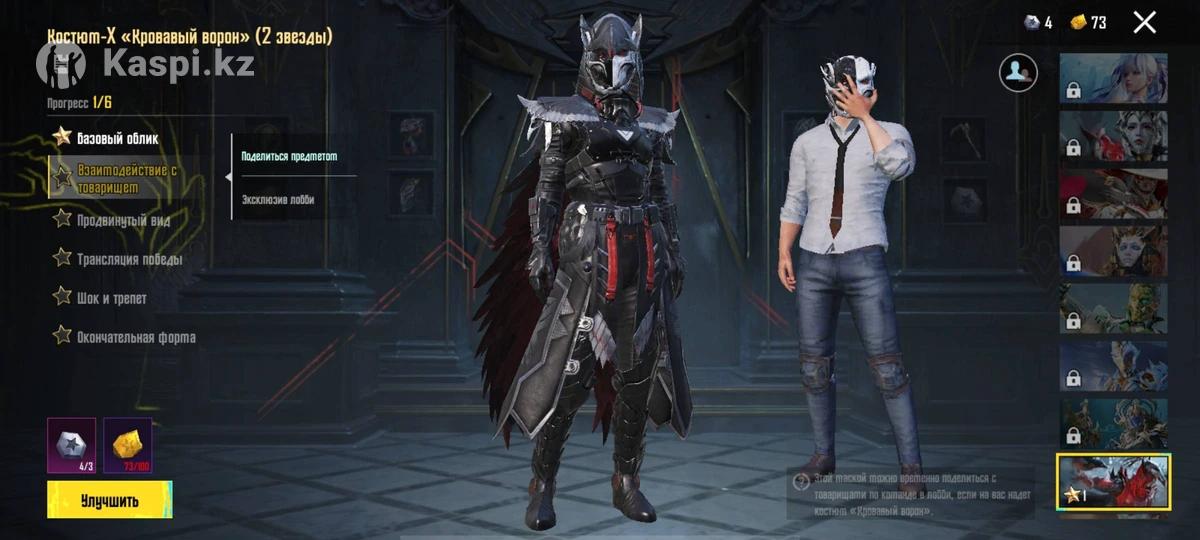Choose the Поделиться предметом option
Screen dimensions: 1200x540
pos(290,156)
